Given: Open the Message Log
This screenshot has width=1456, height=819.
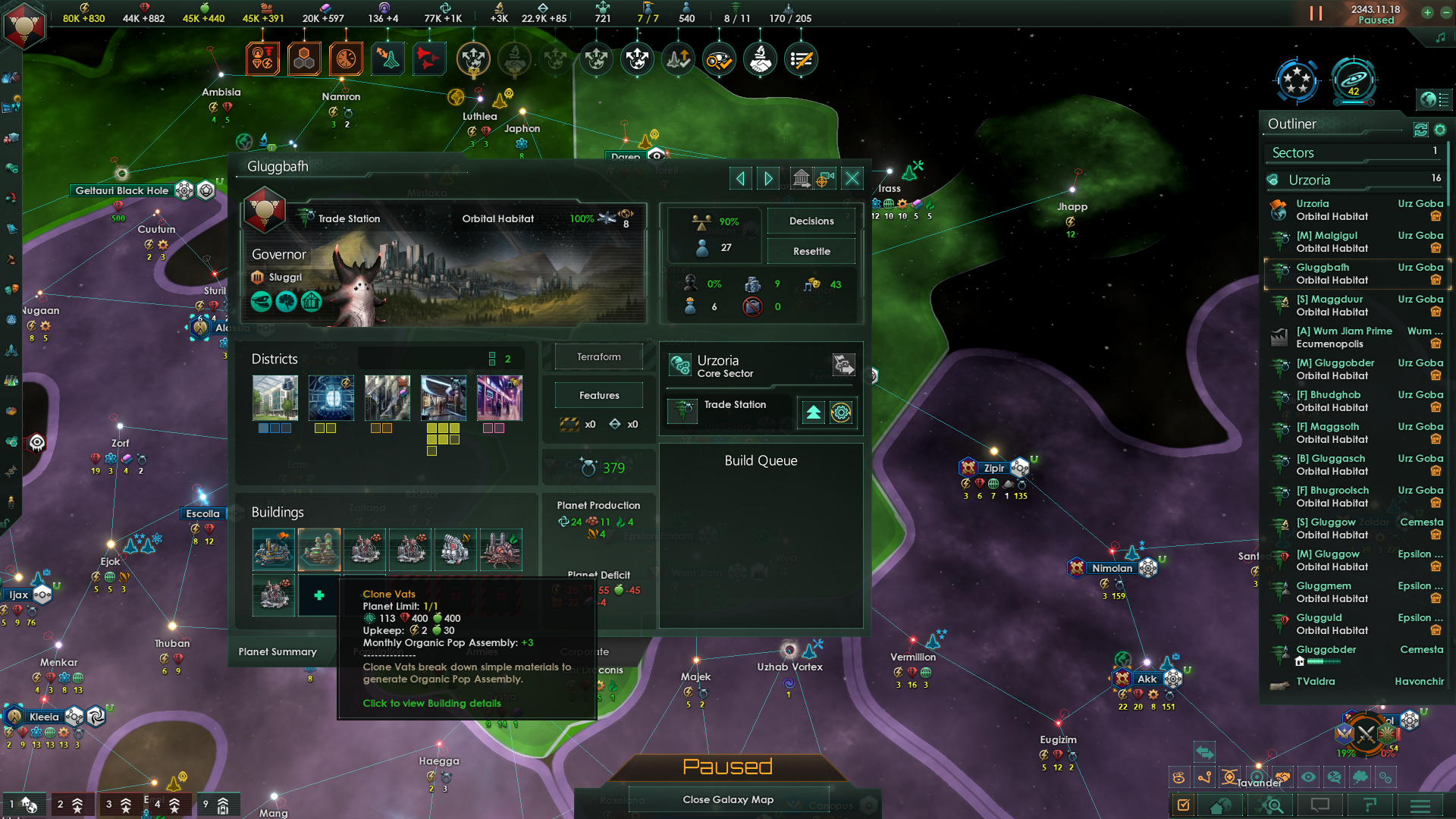Looking at the screenshot, I should point(1319,805).
